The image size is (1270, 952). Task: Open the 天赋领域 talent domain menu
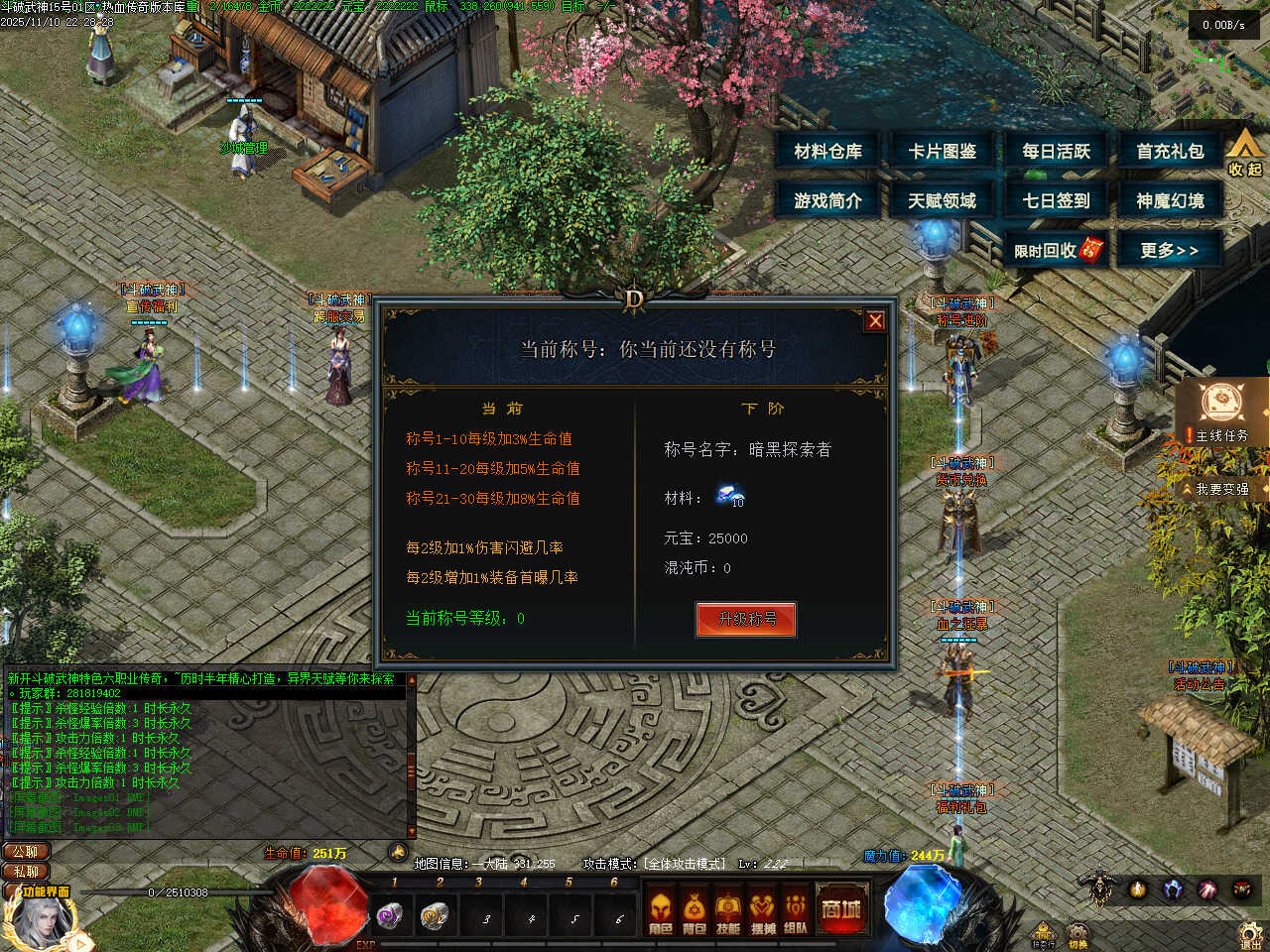pos(942,201)
